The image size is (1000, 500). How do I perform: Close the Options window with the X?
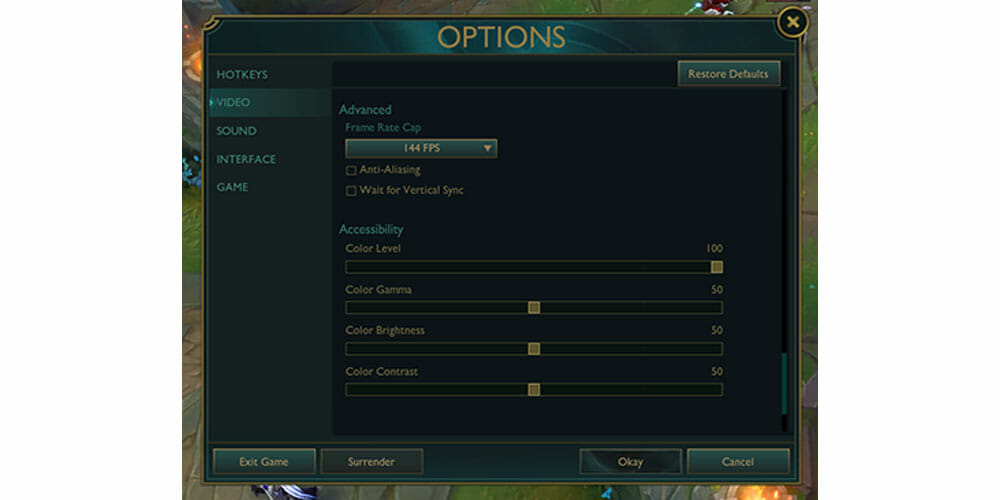point(792,21)
